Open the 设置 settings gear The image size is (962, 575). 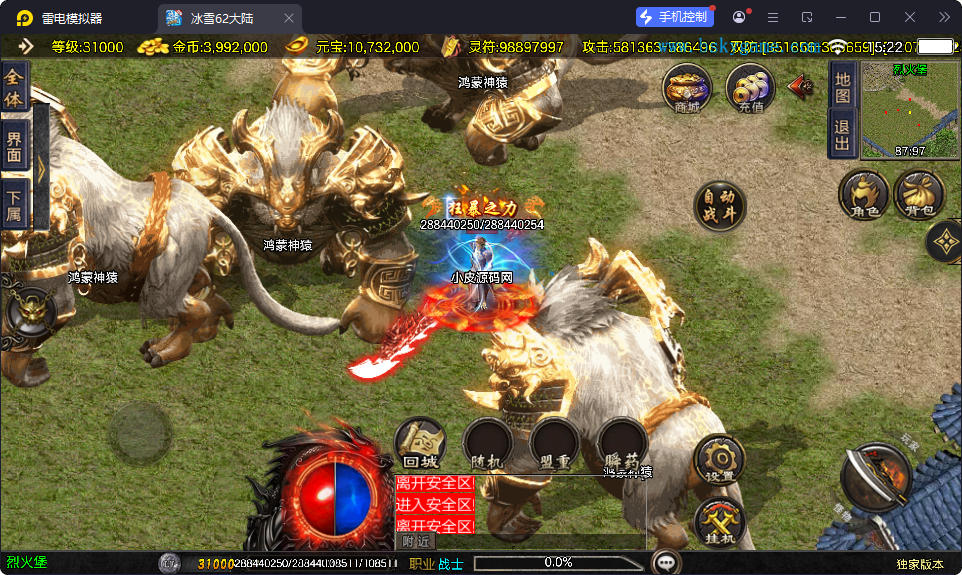(x=719, y=459)
